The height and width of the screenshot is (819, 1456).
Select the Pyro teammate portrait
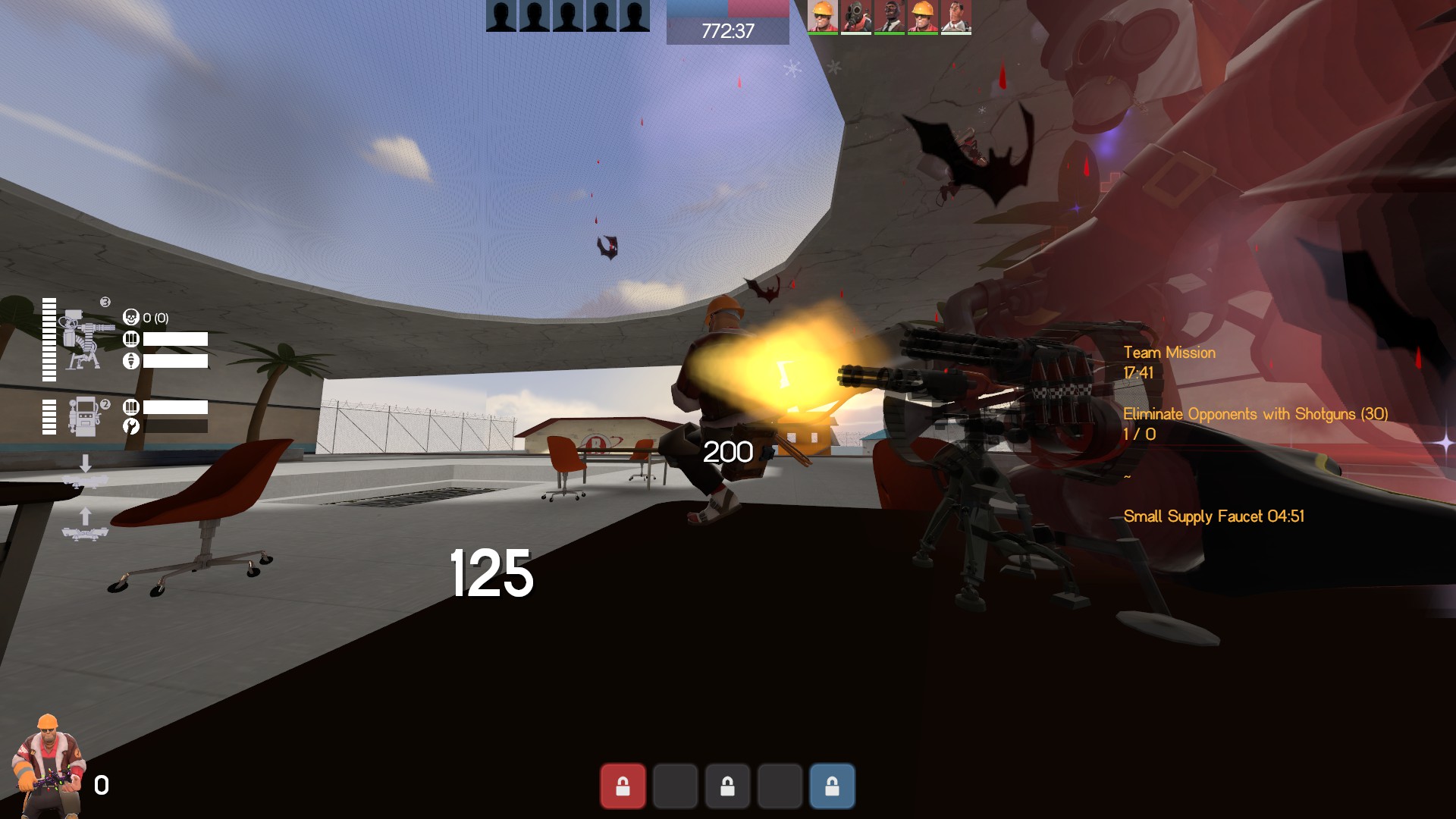pyautogui.click(x=856, y=17)
